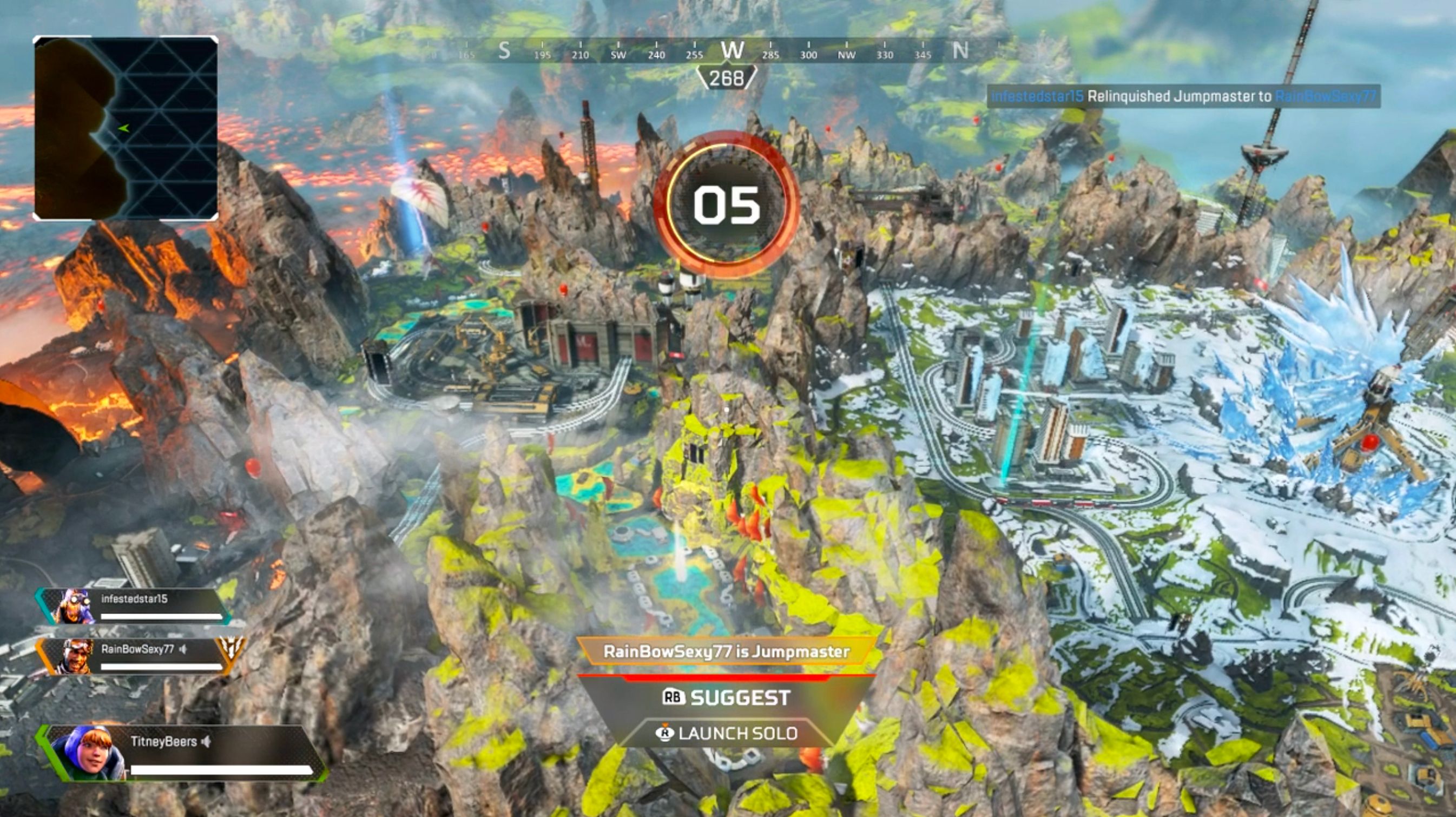
Task: Click the speaker icon next to RainBowSexy77
Action: tap(184, 649)
